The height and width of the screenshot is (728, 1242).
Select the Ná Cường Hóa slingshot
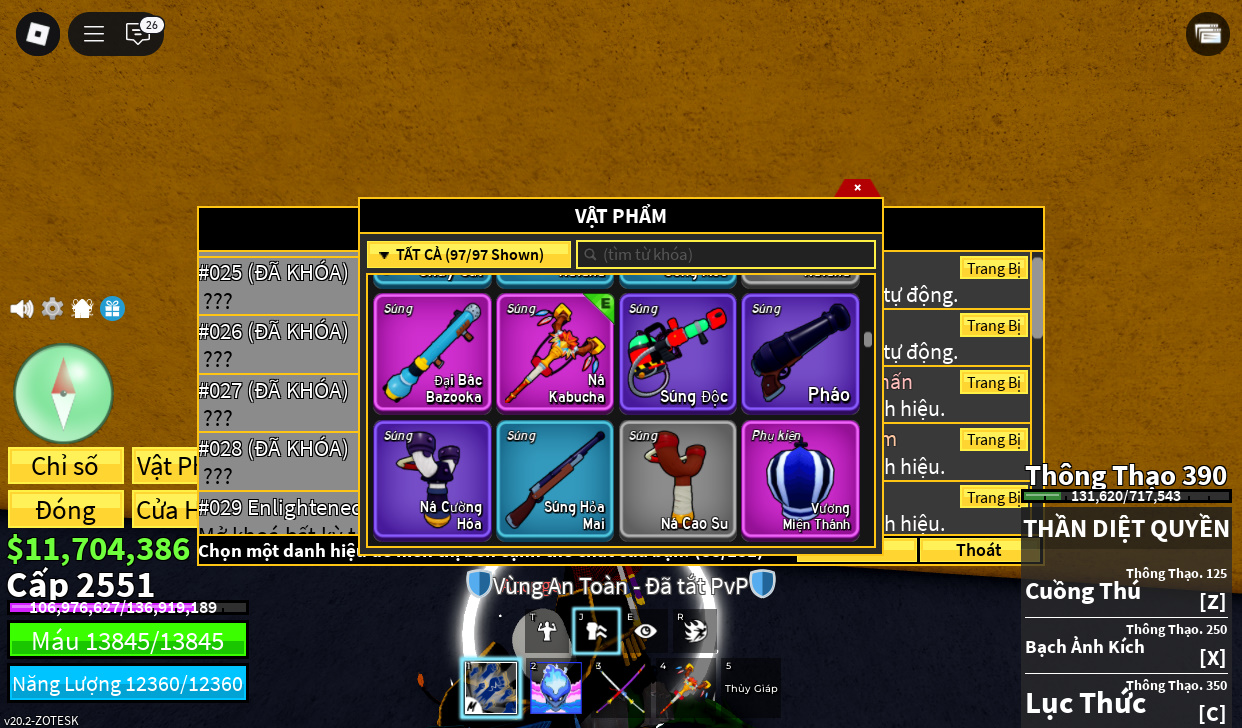(x=433, y=479)
